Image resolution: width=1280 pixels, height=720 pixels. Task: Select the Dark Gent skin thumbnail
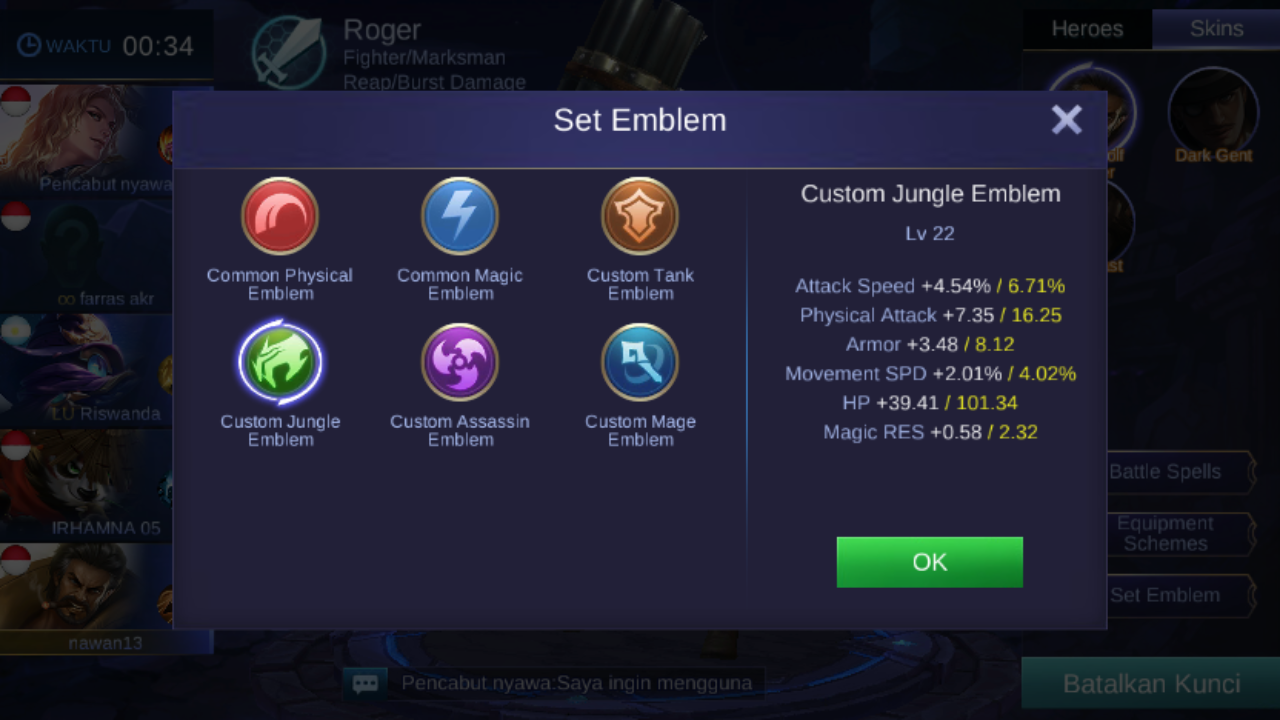[x=1214, y=110]
